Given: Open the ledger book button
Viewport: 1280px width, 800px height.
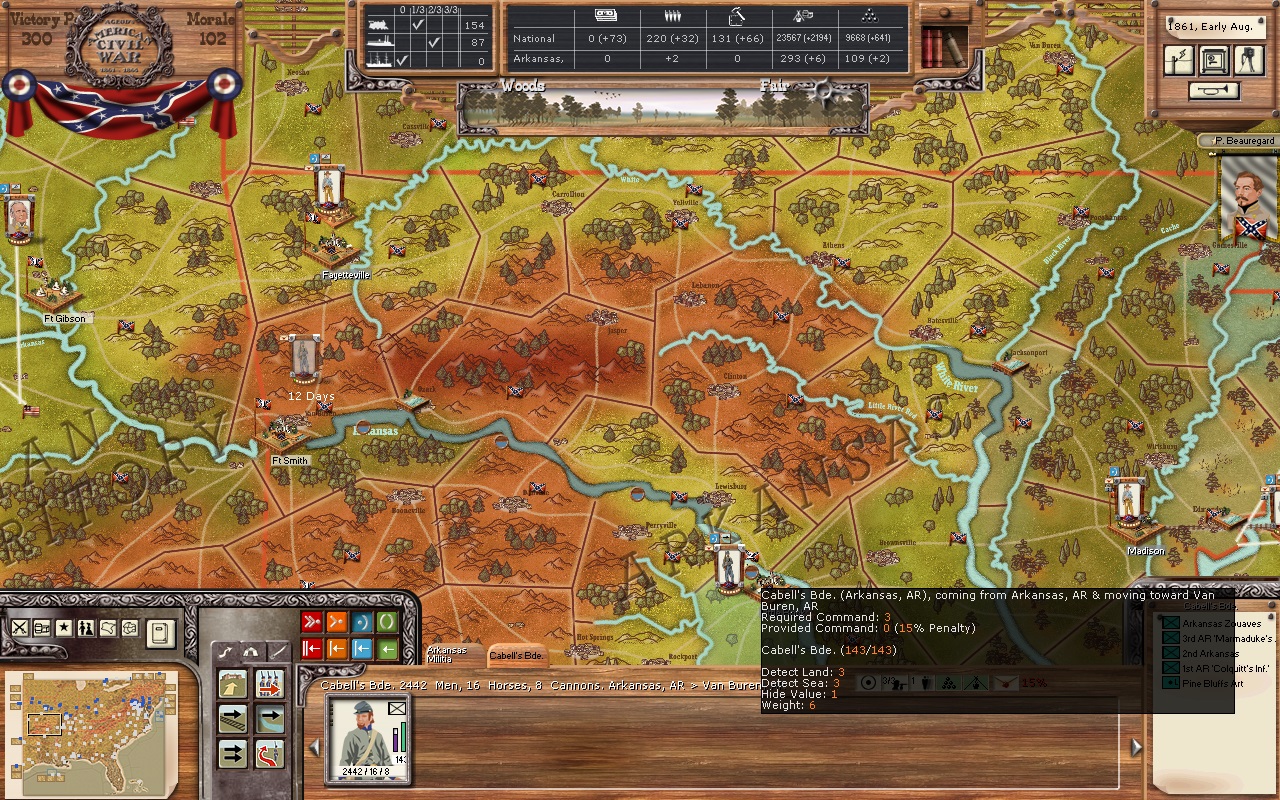Looking at the screenshot, I should point(161,632).
